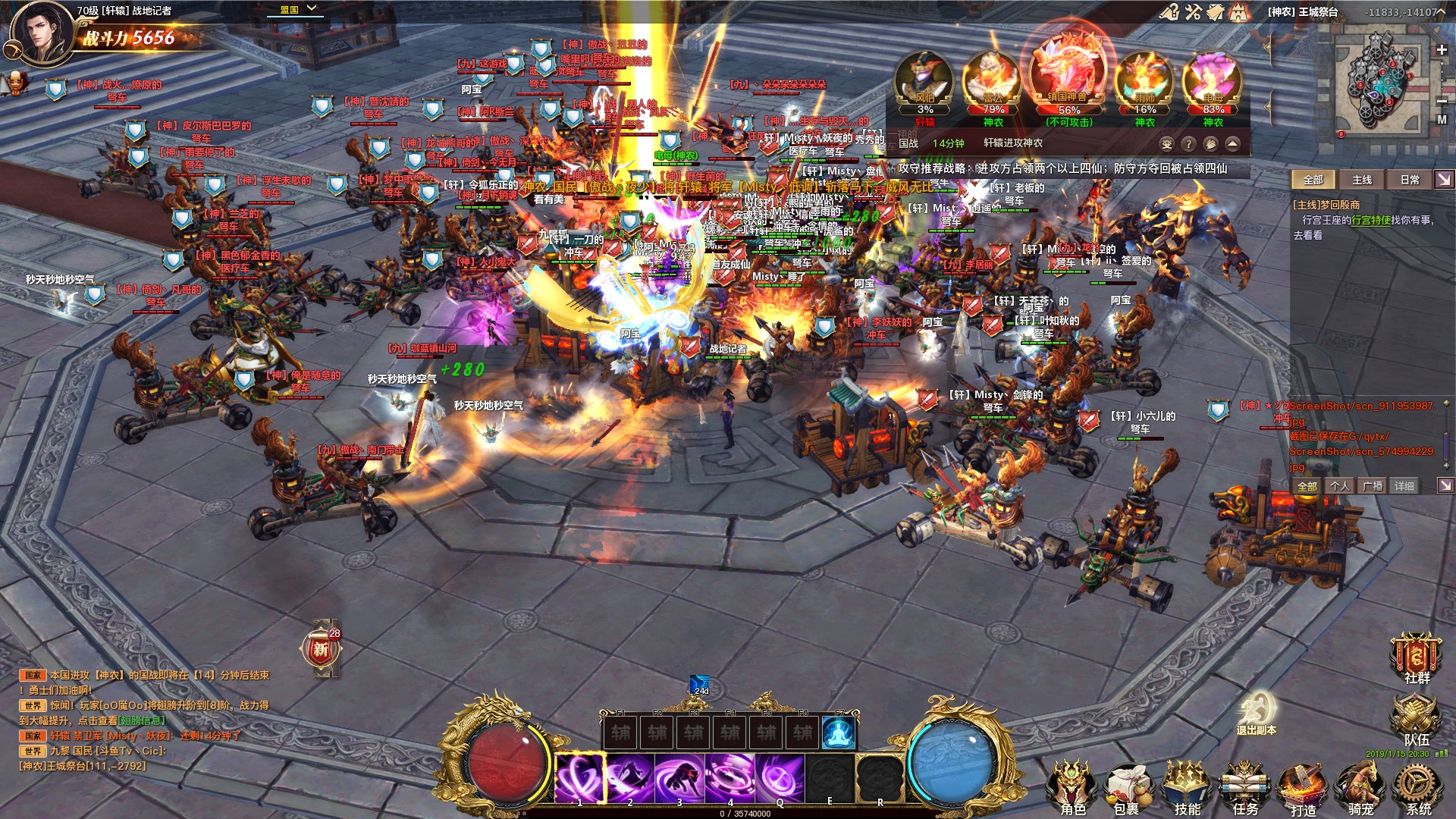This screenshot has height=819, width=1456.
Task: Open the 社群 community banner
Action: click(x=1415, y=658)
